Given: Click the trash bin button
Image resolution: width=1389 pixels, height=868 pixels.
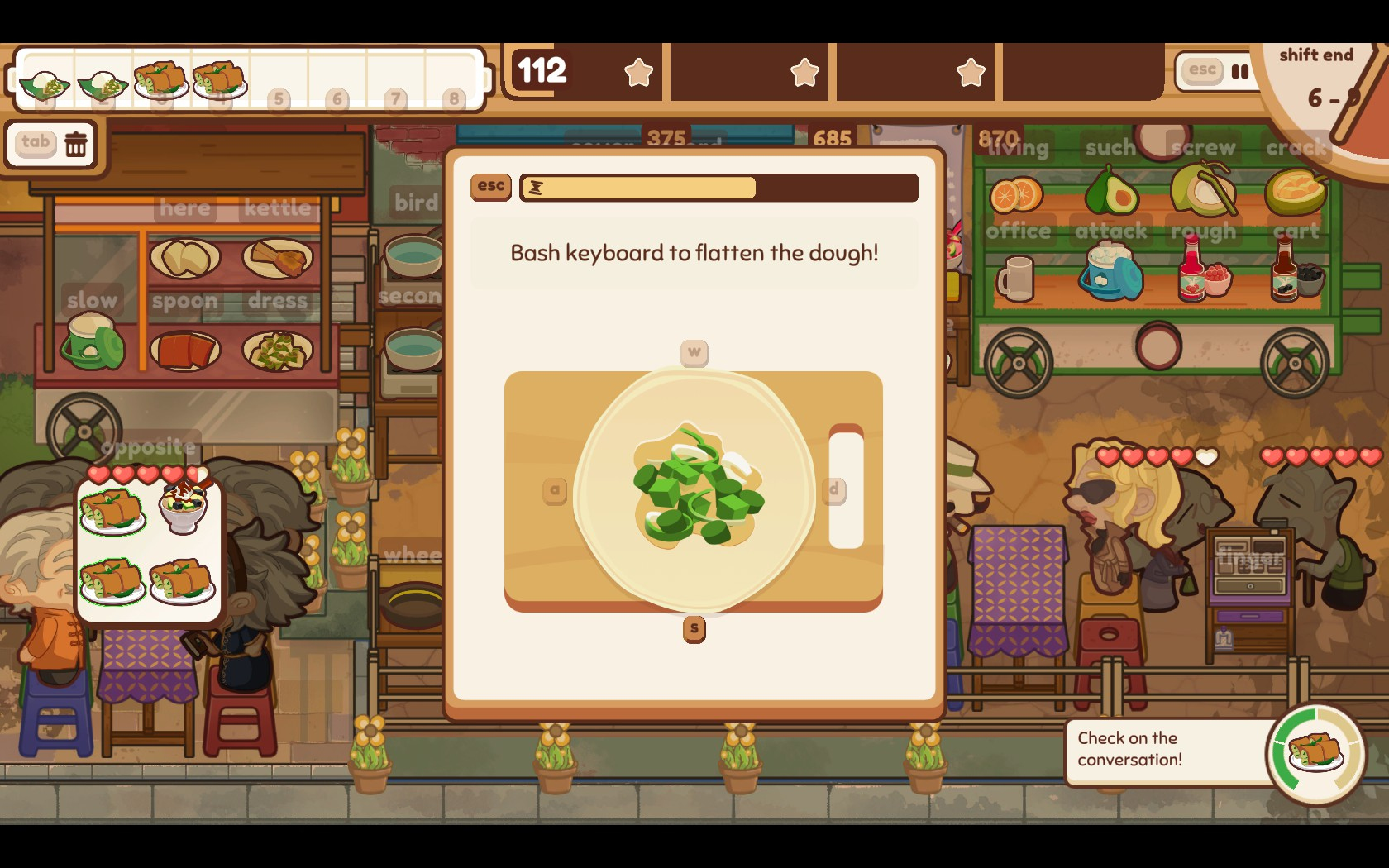Looking at the screenshot, I should pyautogui.click(x=76, y=144).
